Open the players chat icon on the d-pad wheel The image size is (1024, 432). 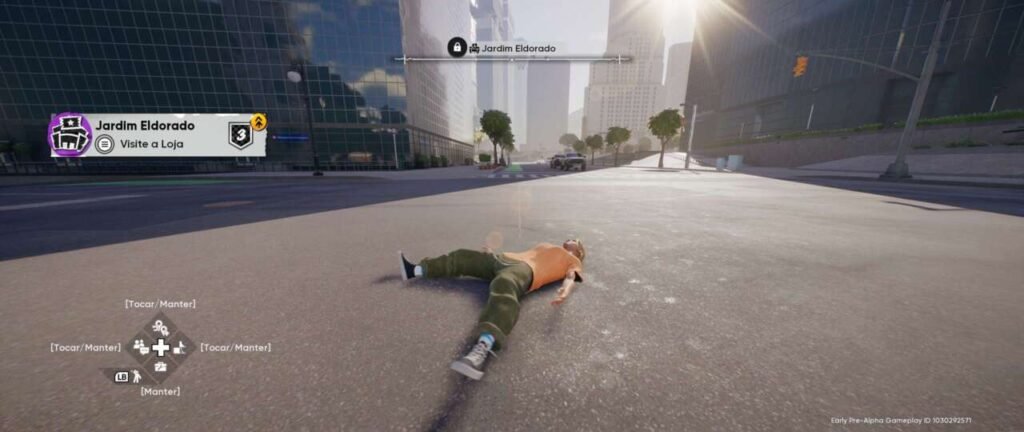141,347
